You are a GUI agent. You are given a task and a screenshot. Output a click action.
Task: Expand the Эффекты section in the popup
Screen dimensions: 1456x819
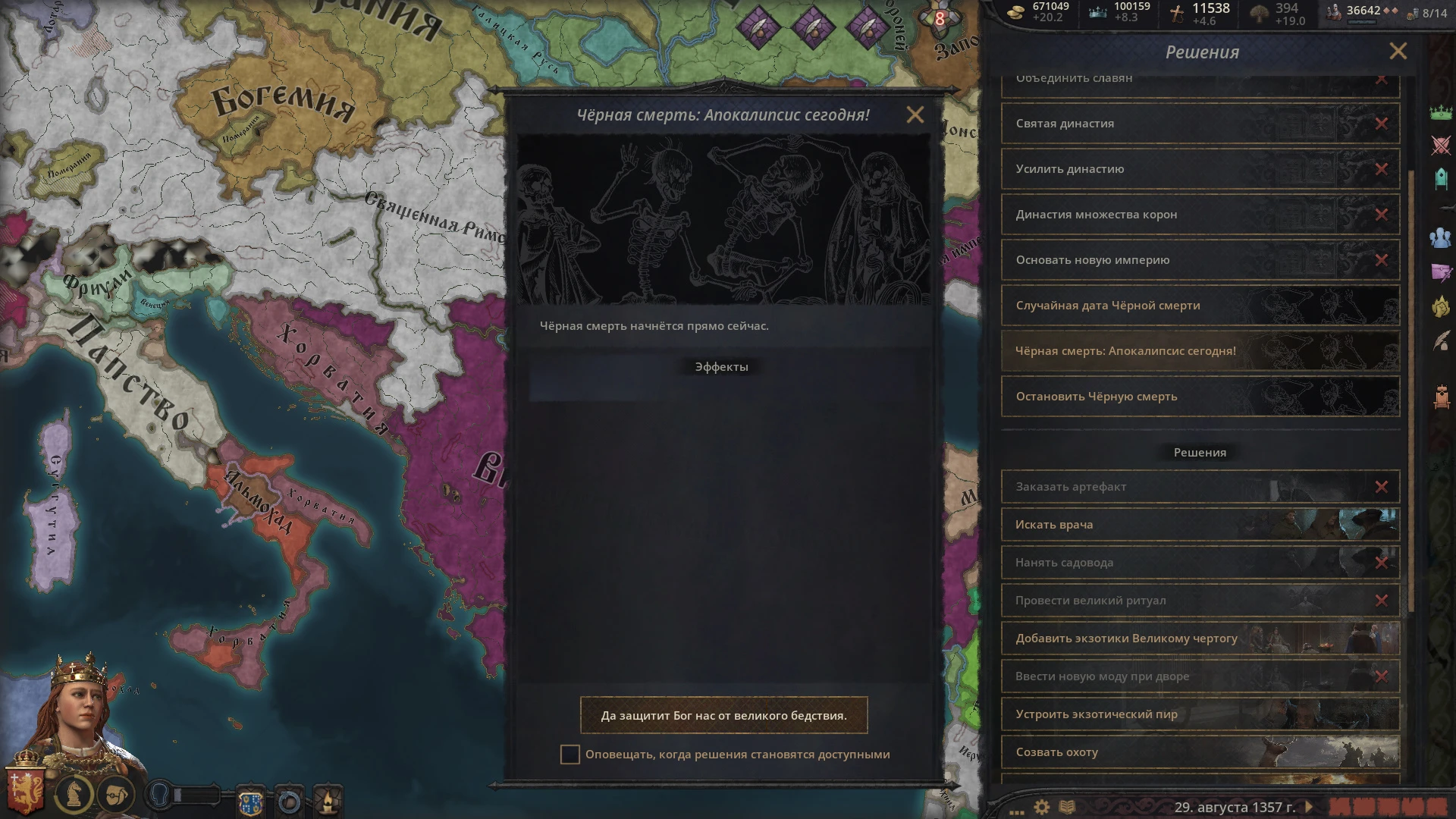pos(720,367)
